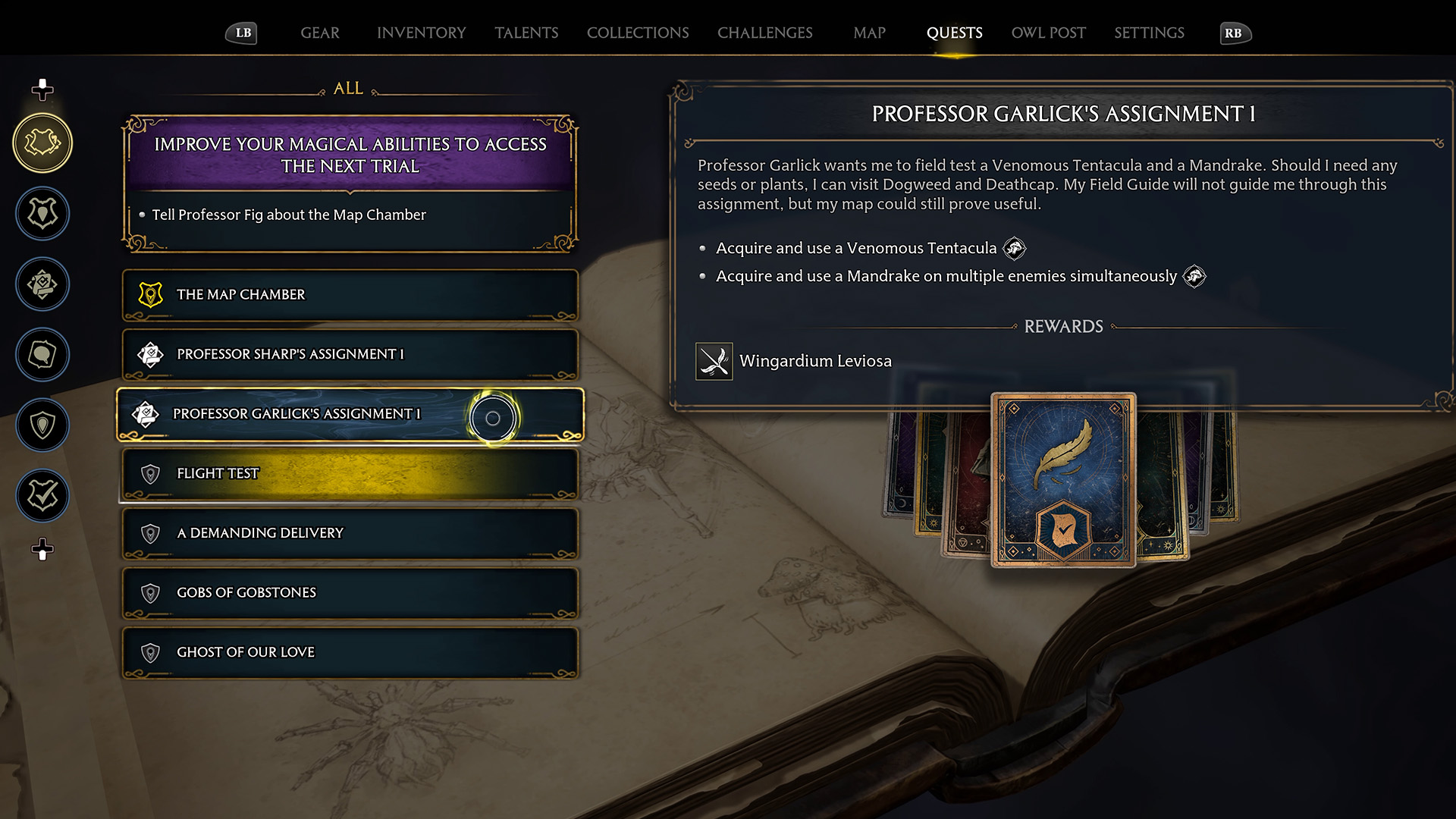Screen dimensions: 1456x819
Task: Click the shield badge on Flight Test entry
Action: coord(151,472)
